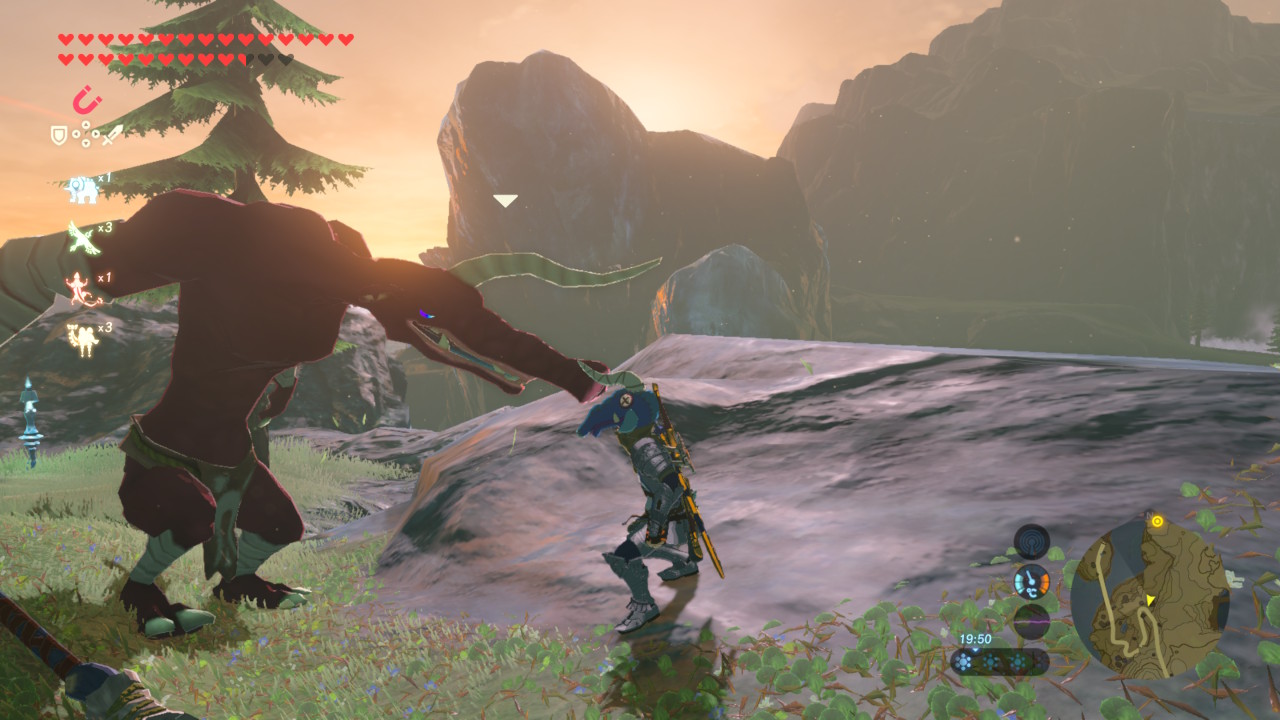Click the Sheikah Sensor signal icon
This screenshot has height=720, width=1280.
tap(1031, 542)
